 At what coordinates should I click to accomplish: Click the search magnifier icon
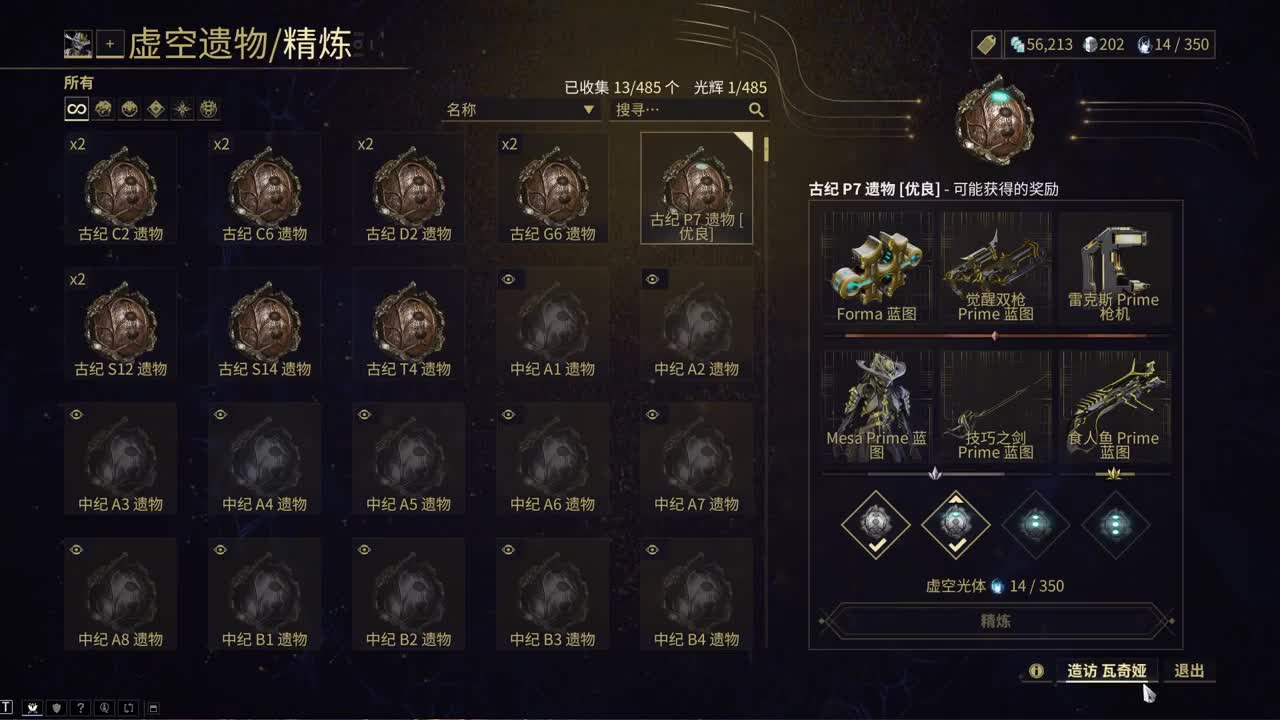(x=757, y=111)
